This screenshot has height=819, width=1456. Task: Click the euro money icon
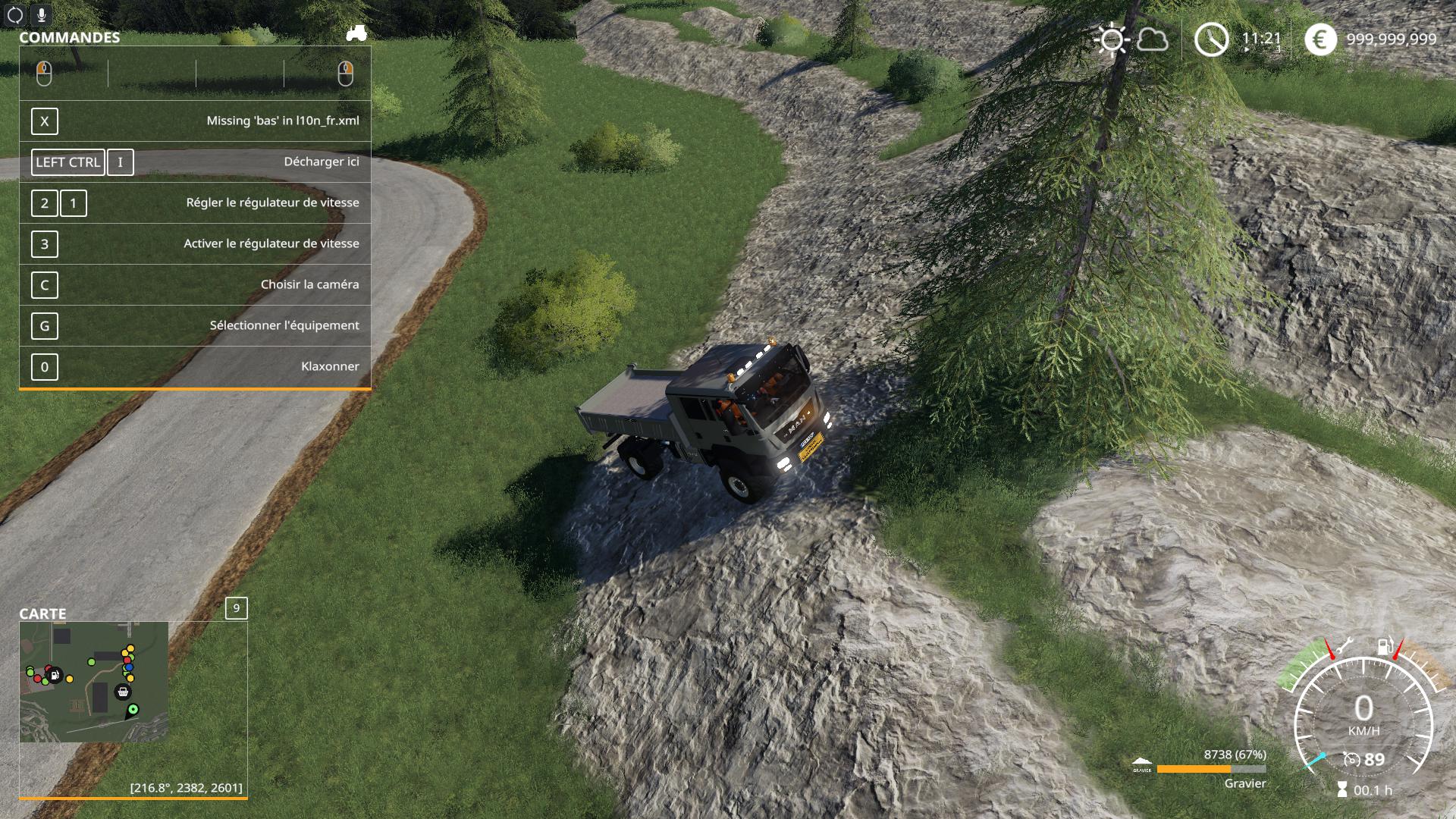tap(1319, 39)
